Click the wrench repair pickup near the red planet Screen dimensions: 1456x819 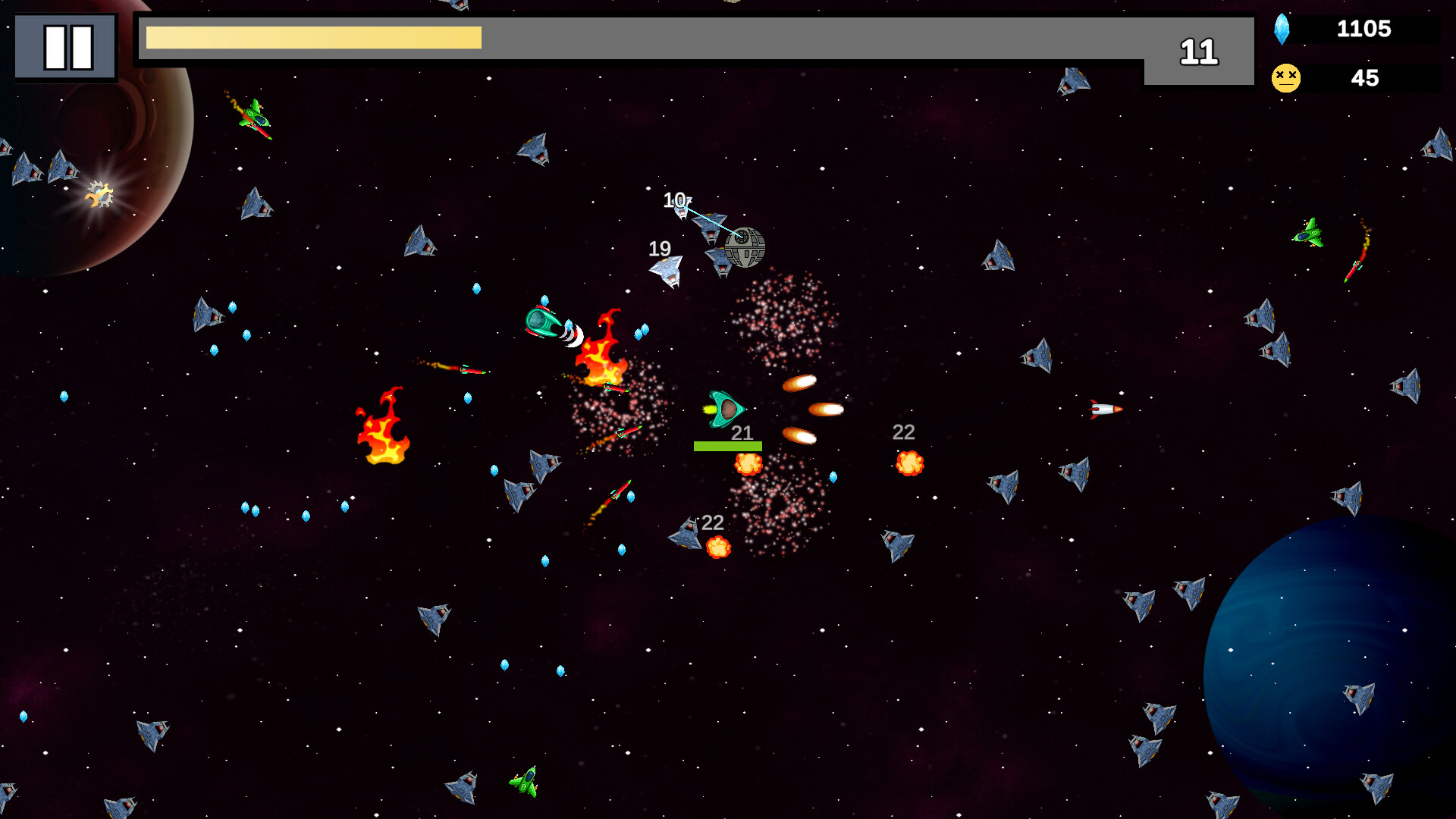click(99, 194)
